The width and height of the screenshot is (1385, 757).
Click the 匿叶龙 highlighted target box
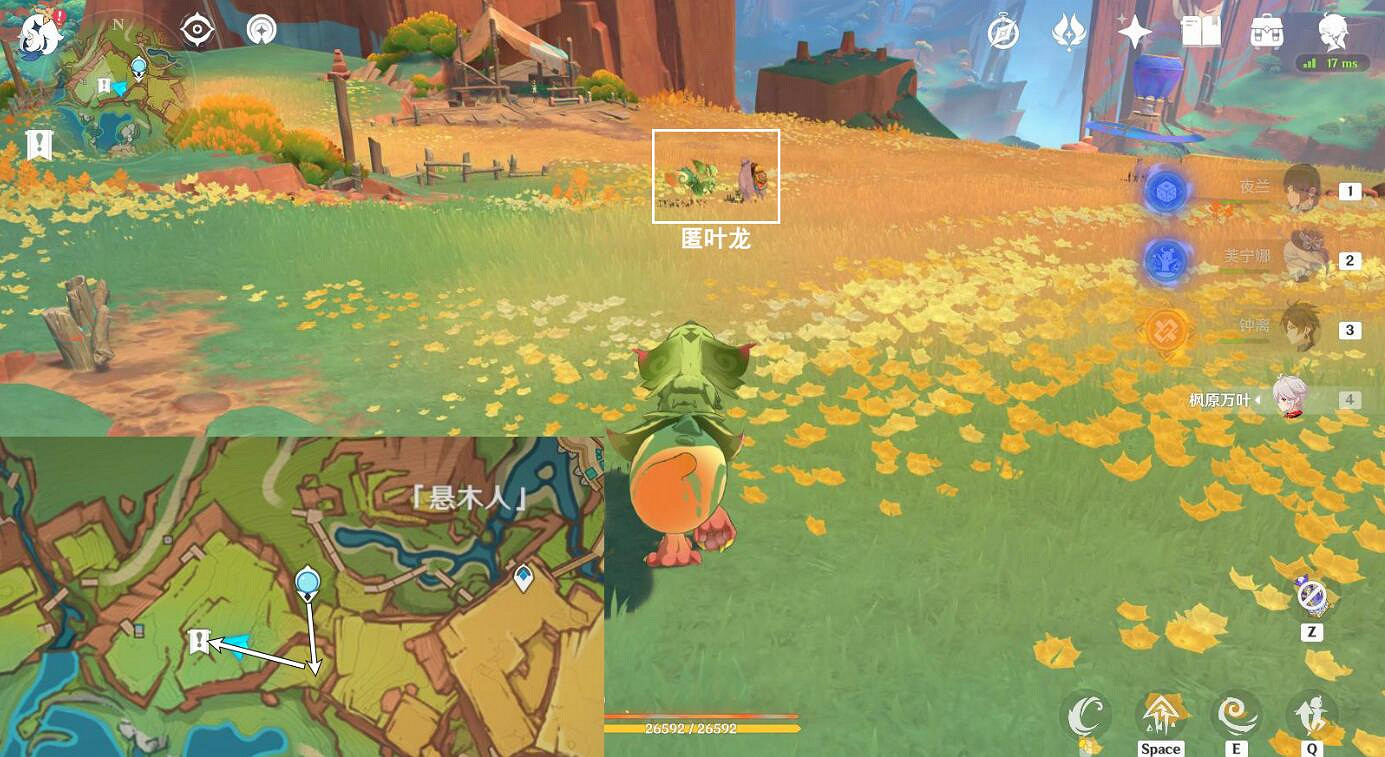click(x=716, y=175)
